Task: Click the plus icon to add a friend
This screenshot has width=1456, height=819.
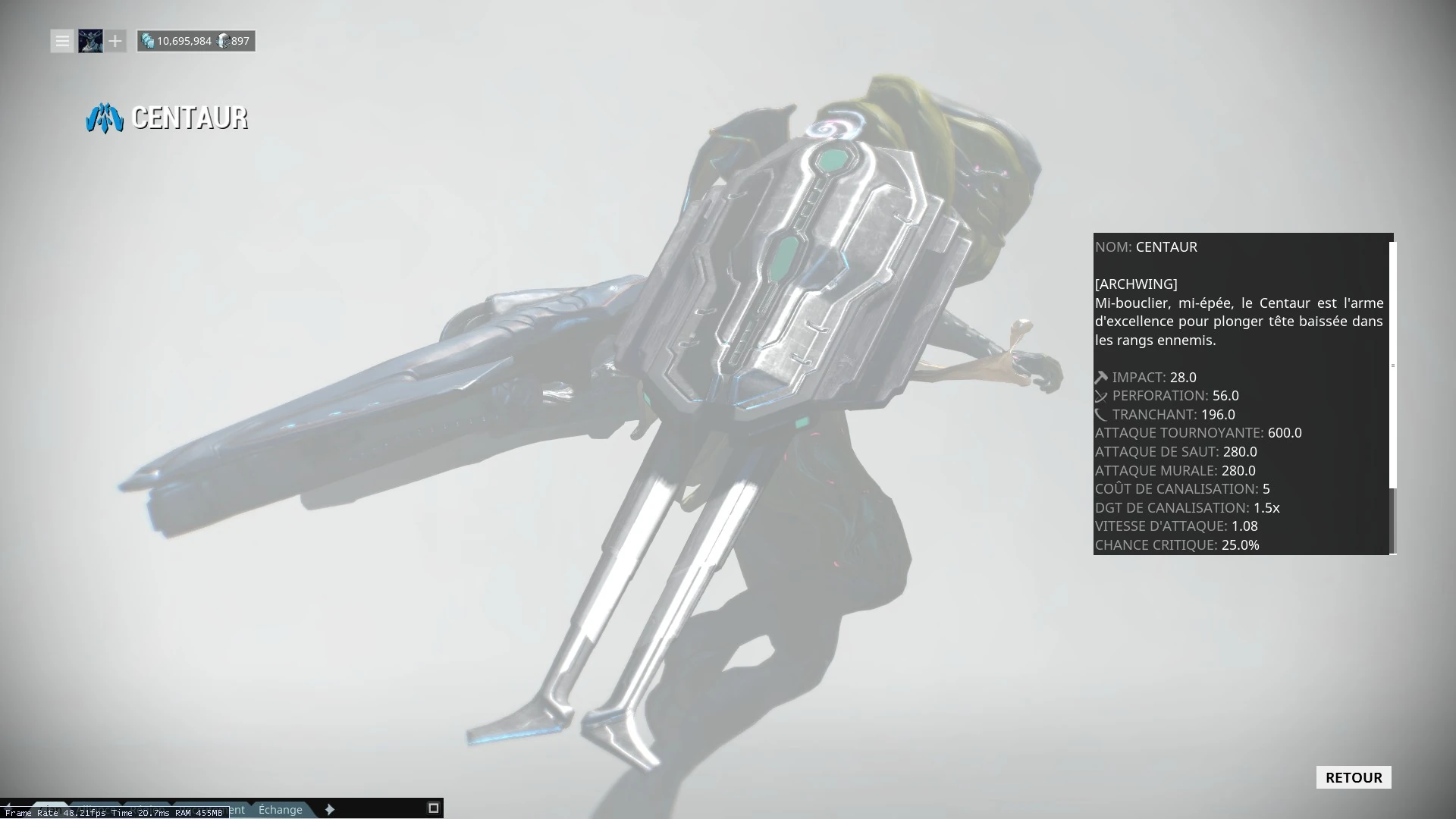Action: point(115,41)
